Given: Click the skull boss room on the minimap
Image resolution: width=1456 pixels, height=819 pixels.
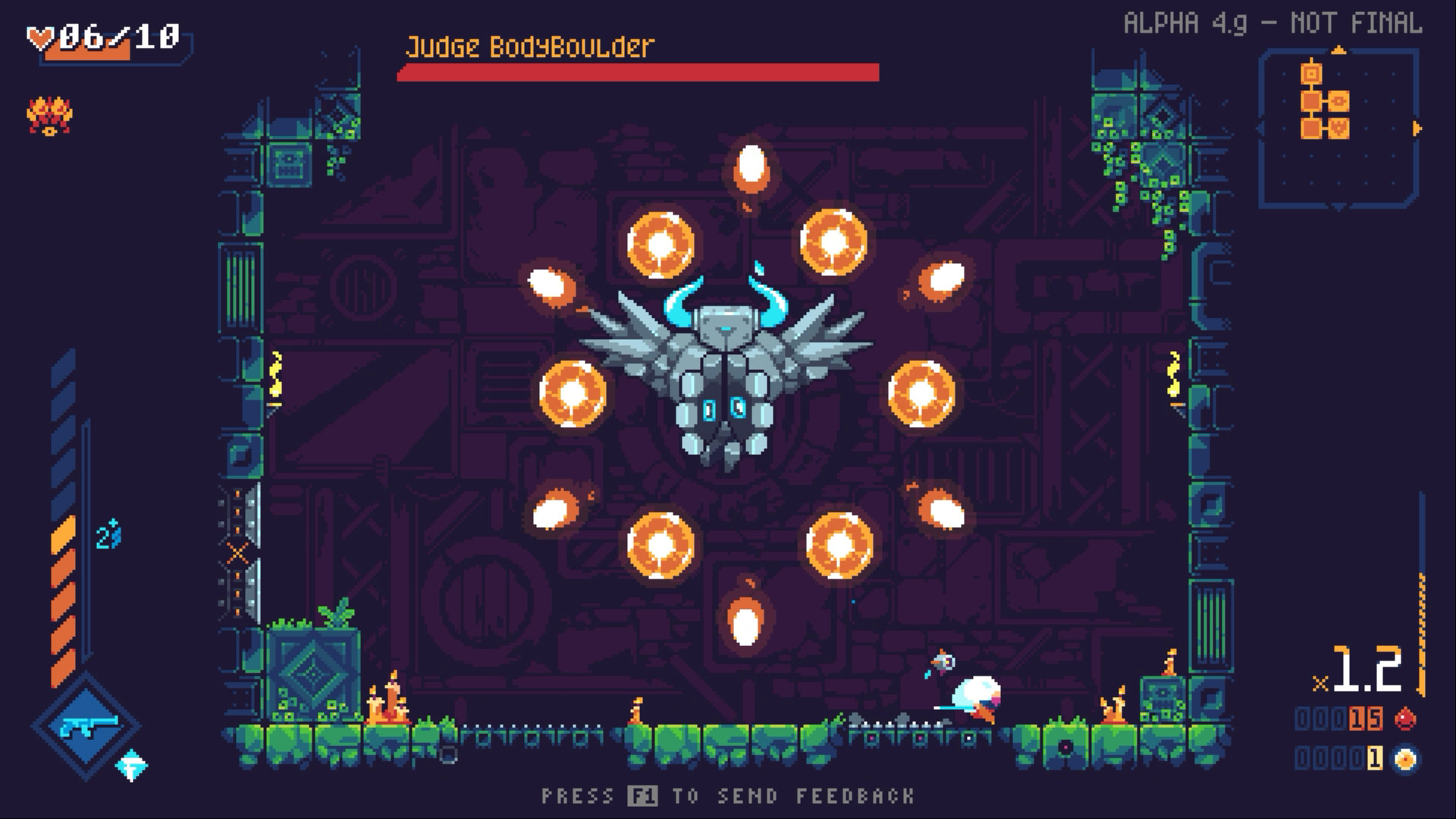Looking at the screenshot, I should pyautogui.click(x=1338, y=128).
